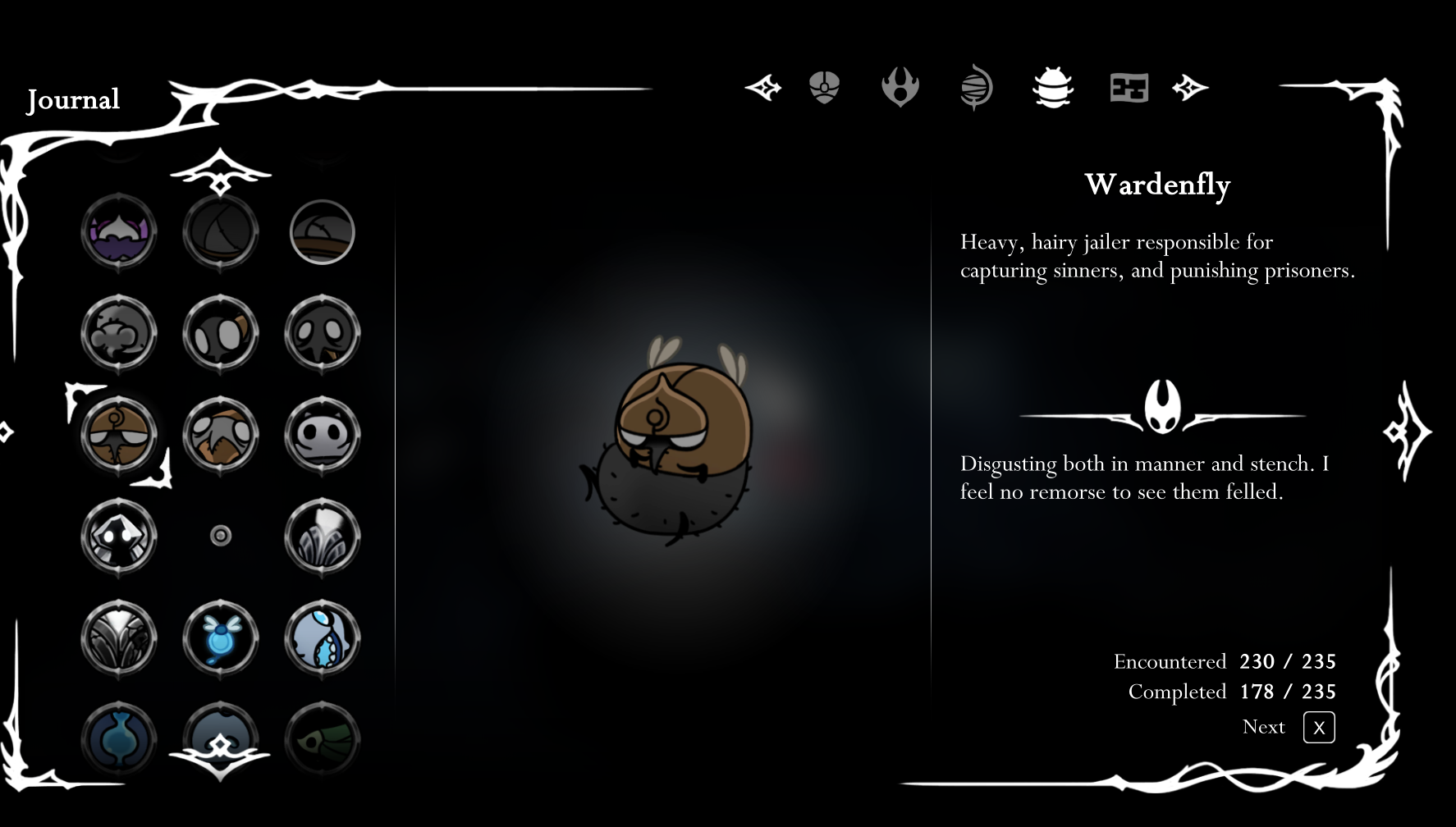Open the blue winged fly entry
The width and height of the screenshot is (1456, 827).
pos(220,638)
